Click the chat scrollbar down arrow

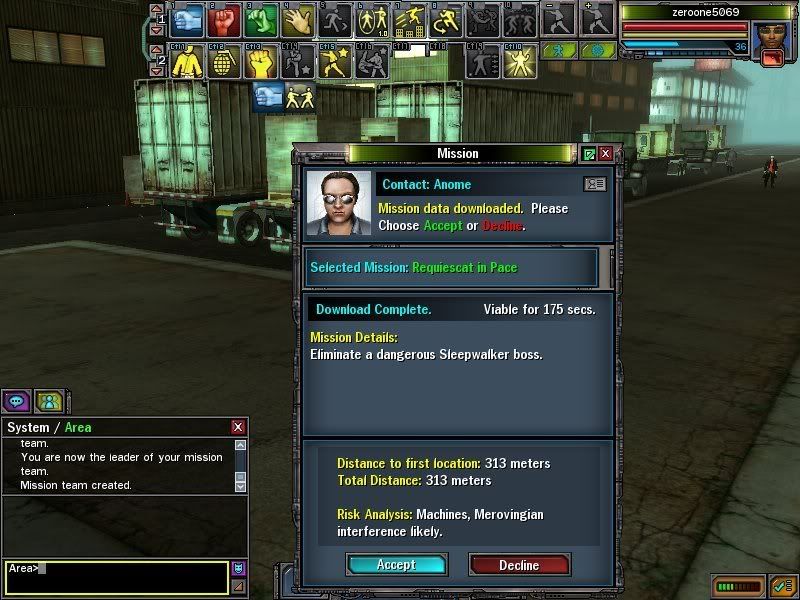(x=240, y=485)
